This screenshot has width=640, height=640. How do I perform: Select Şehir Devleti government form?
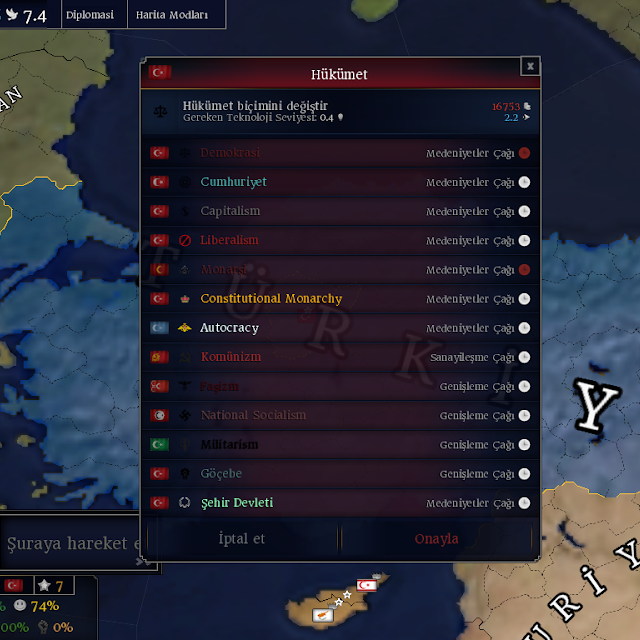340,502
